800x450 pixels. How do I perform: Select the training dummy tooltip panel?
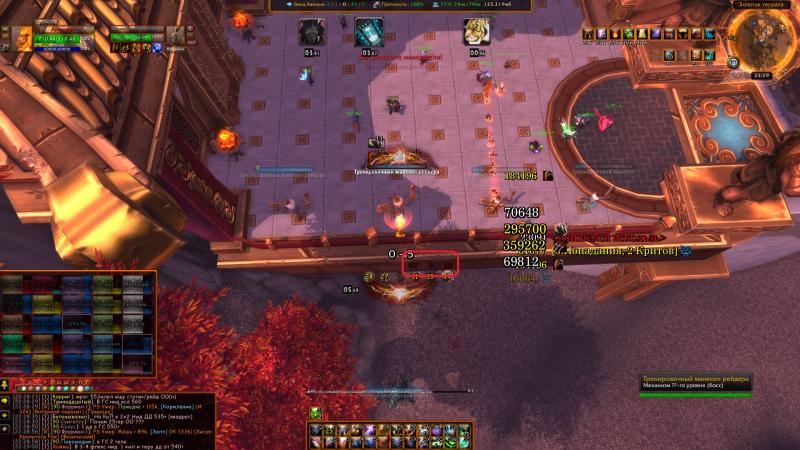coord(695,385)
